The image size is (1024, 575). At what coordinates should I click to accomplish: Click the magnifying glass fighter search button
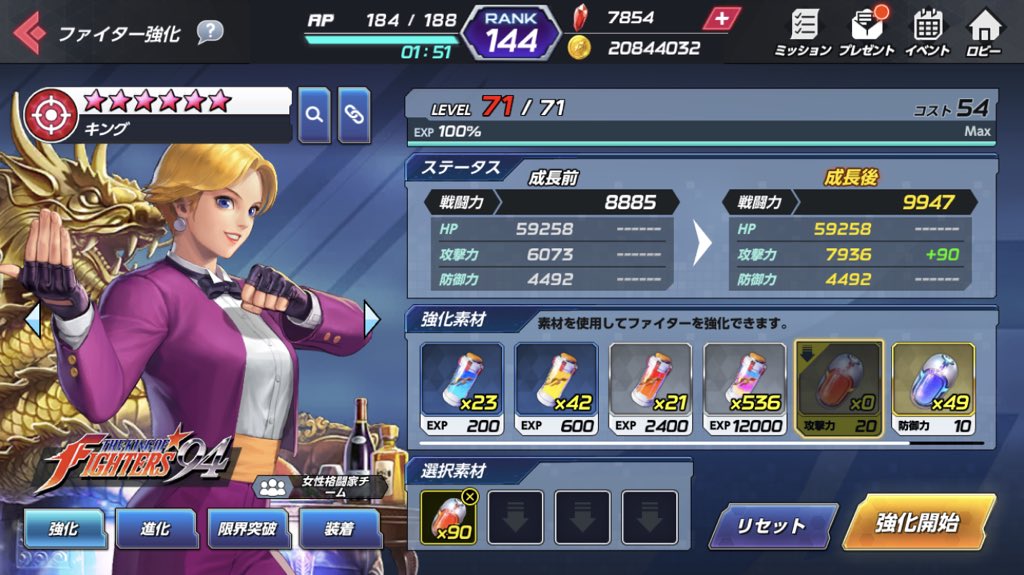click(314, 115)
